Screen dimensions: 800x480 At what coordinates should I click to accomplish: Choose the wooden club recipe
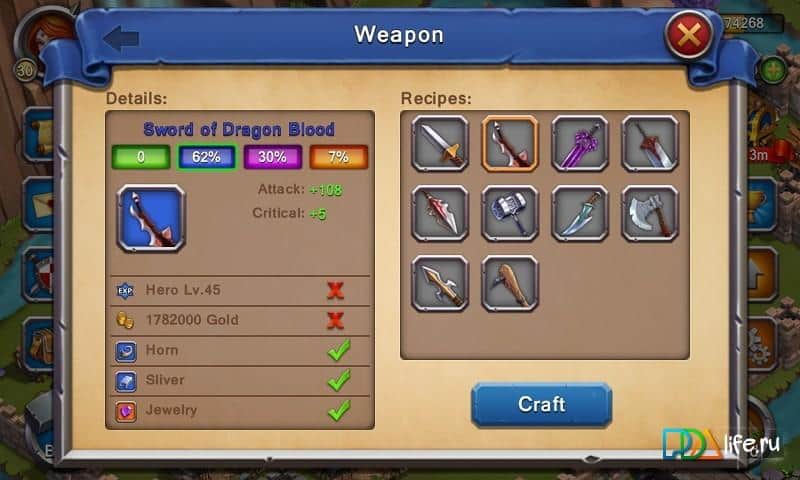tap(510, 283)
